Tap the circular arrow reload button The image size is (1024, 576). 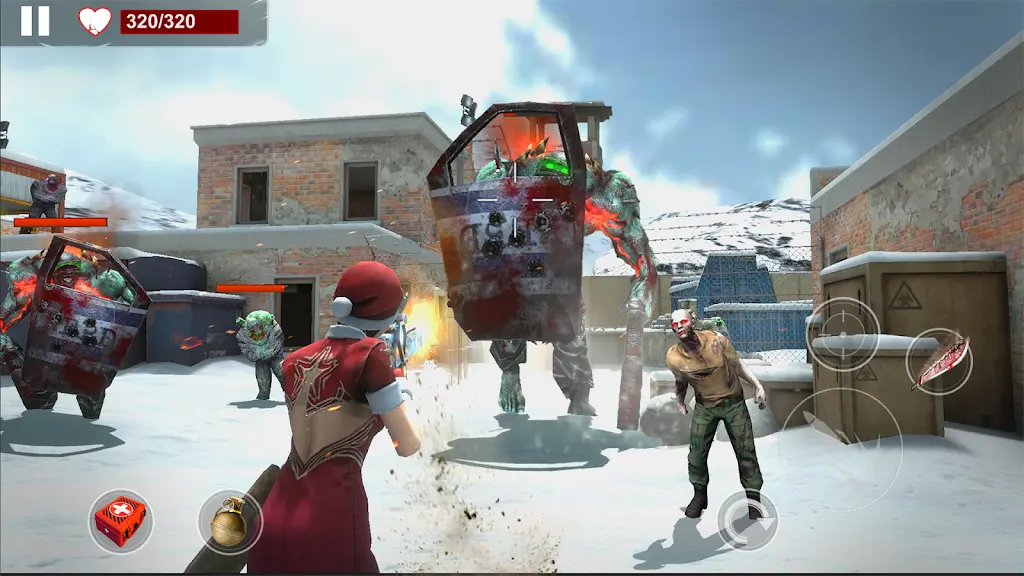(748, 519)
